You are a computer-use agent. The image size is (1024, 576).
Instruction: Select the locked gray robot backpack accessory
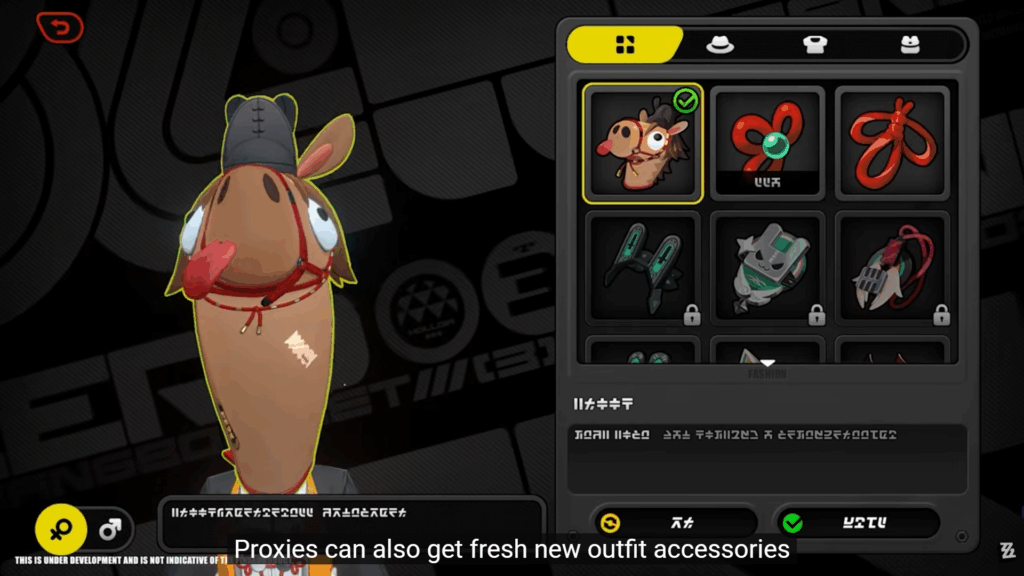pyautogui.click(x=767, y=268)
